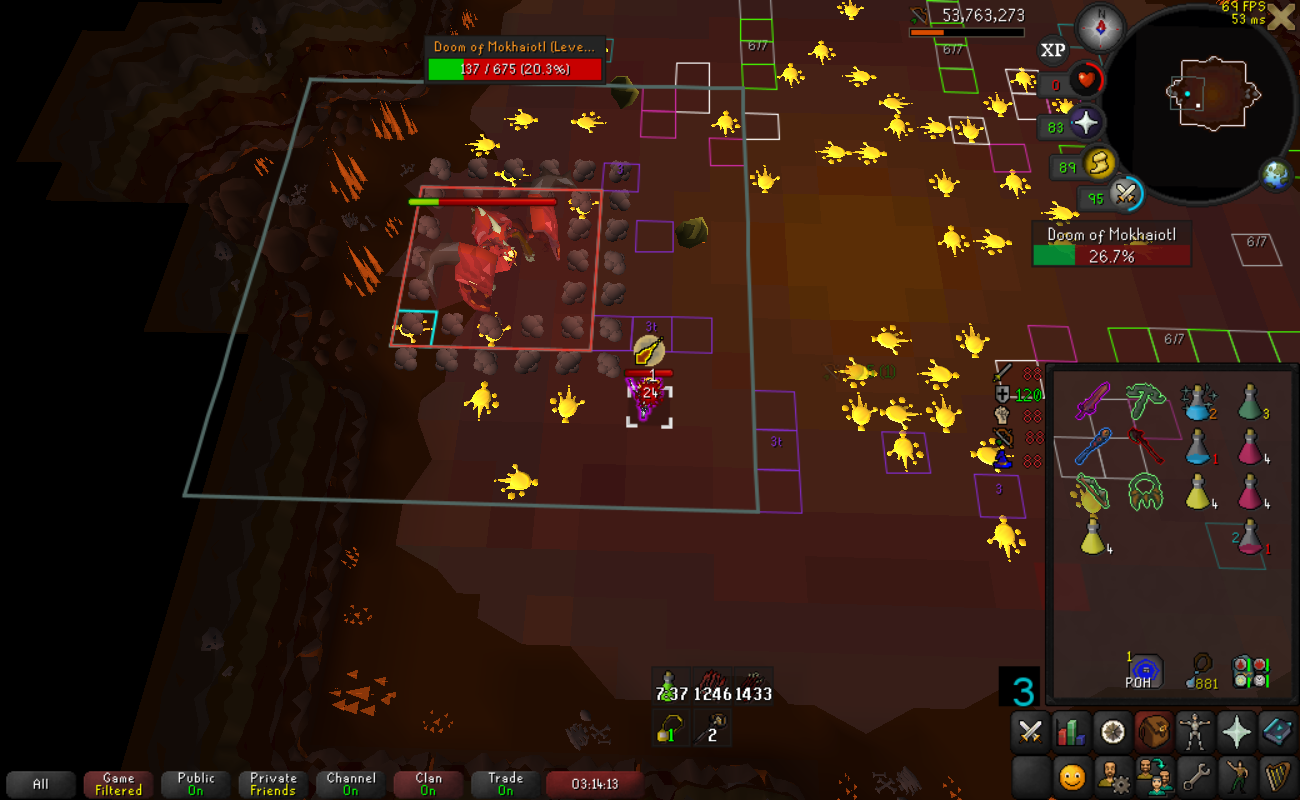Activate the special attack orb
Viewport: 1300px width, 800px height.
click(1127, 193)
